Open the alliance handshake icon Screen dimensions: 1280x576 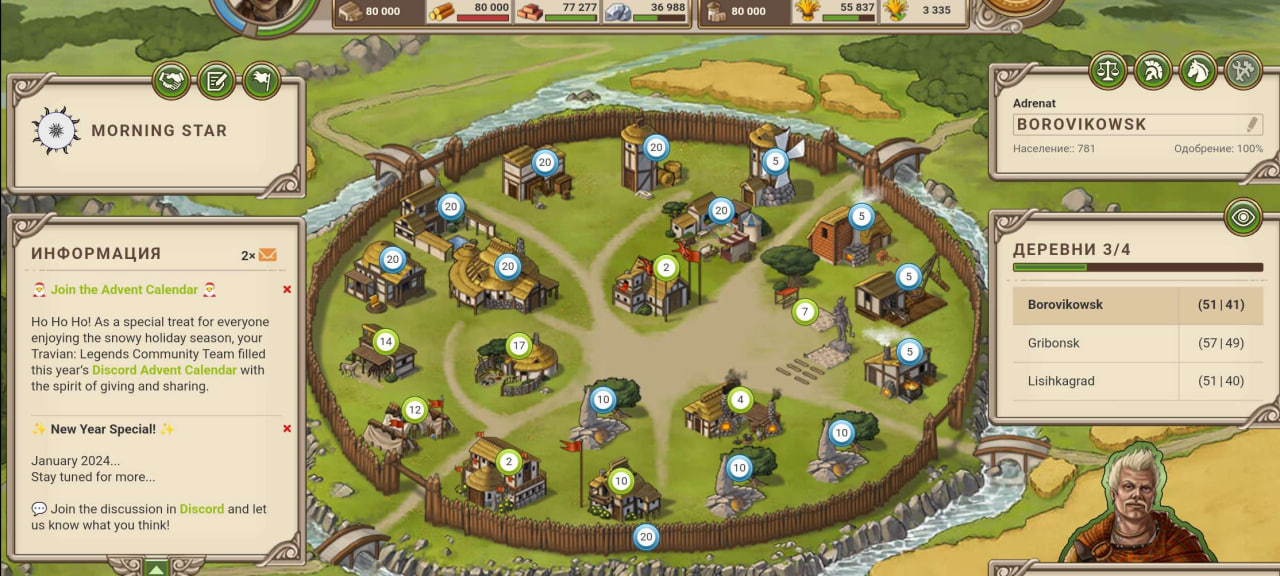172,80
